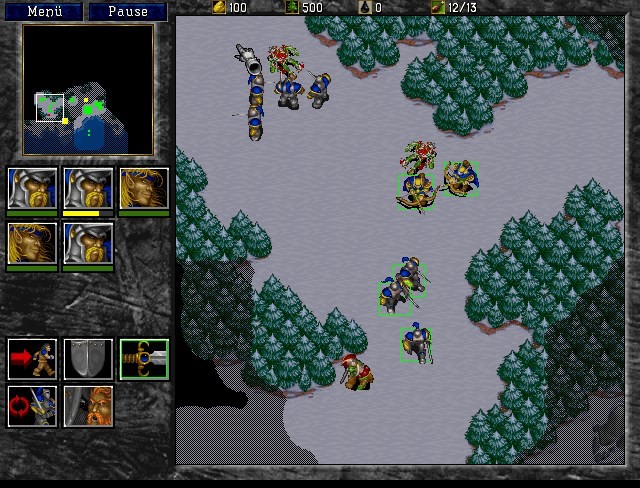
Task: Click the minimap to jump the view
Action: pos(88,89)
